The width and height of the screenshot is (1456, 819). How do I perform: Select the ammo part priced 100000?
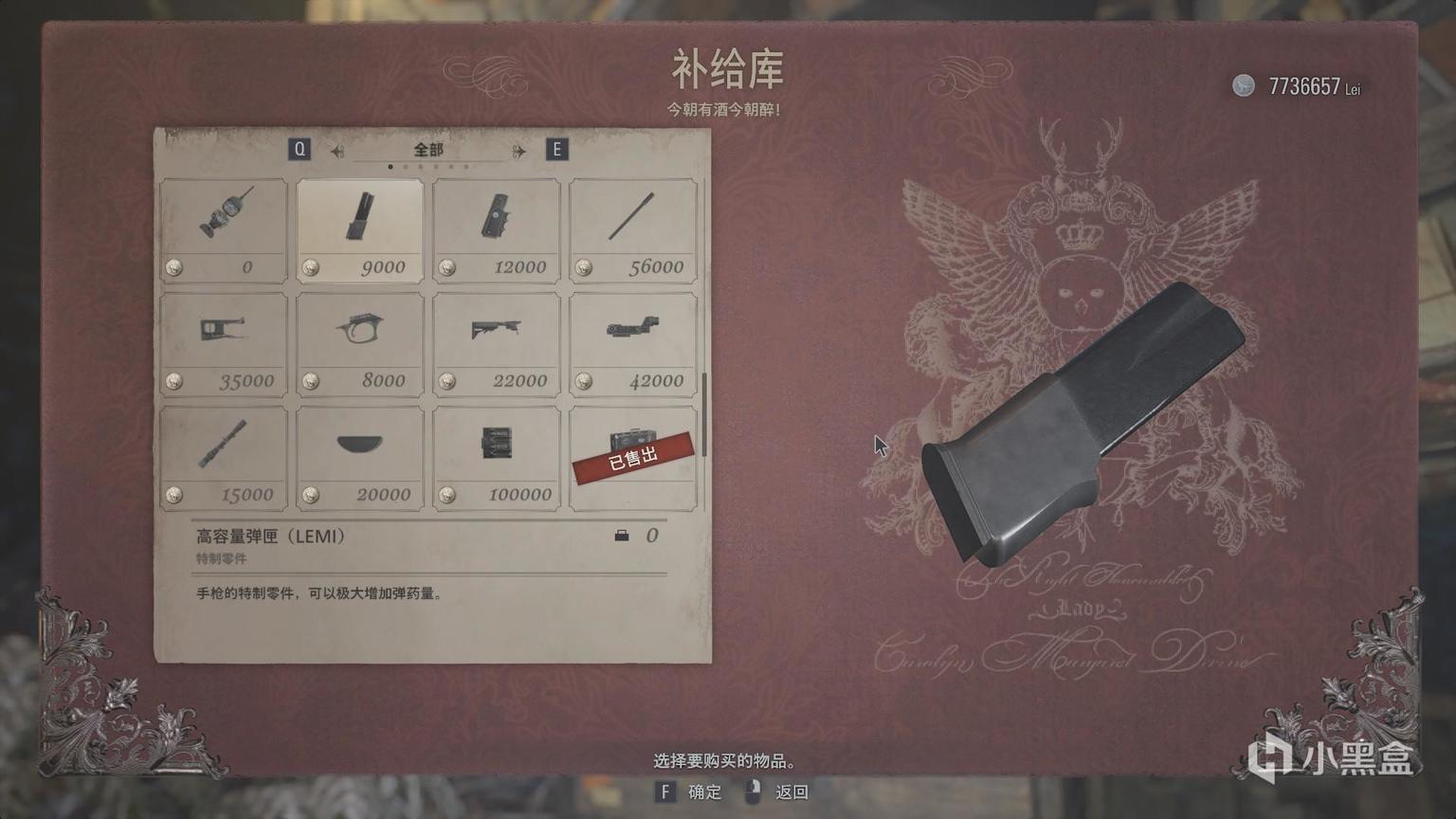tap(496, 455)
